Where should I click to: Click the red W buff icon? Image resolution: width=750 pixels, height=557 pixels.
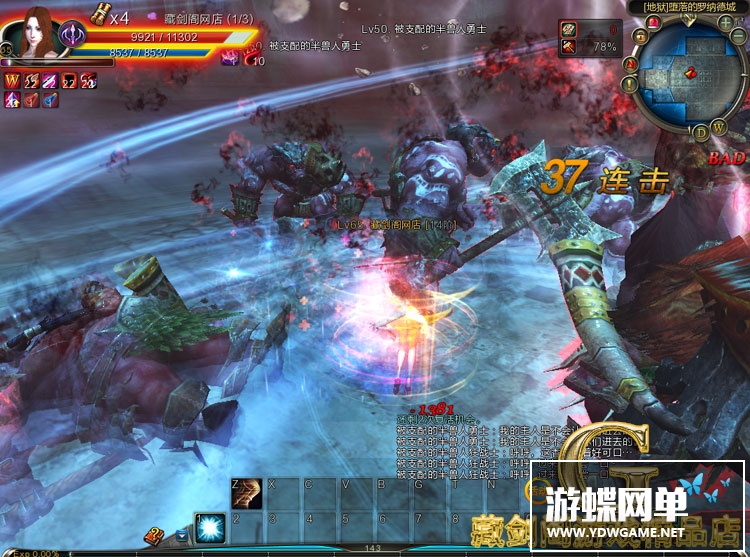(13, 81)
